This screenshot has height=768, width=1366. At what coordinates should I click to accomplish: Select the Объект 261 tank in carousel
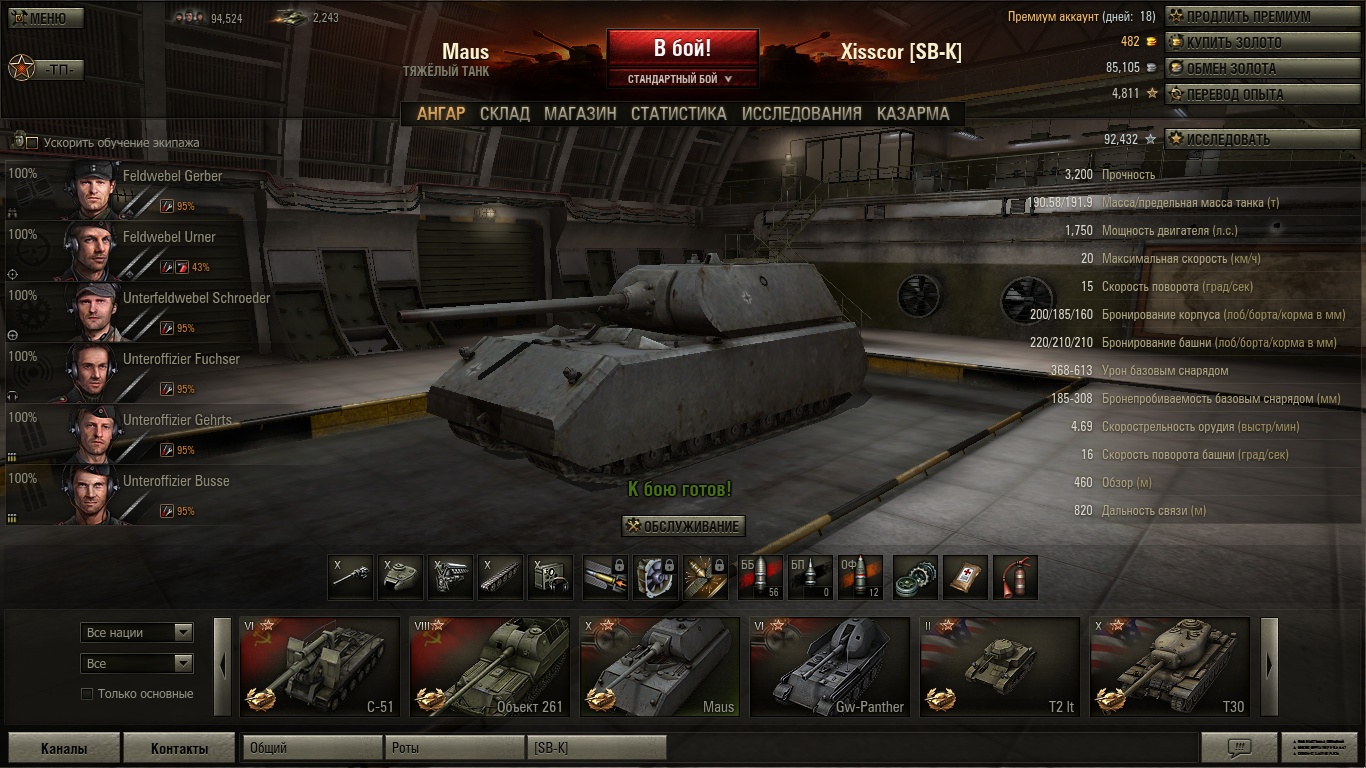[x=490, y=667]
